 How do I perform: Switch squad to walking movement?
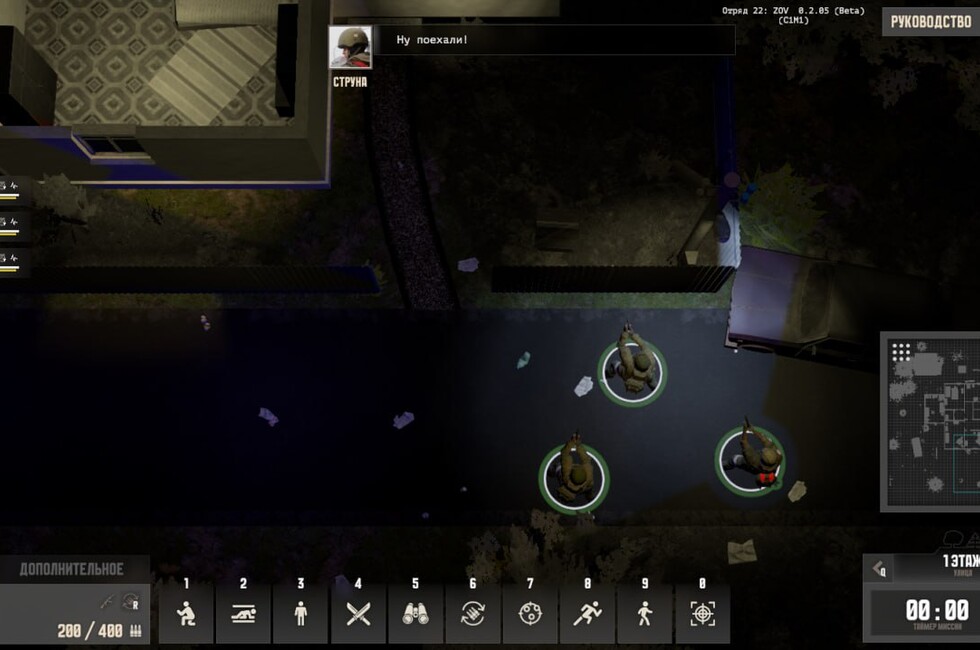click(x=645, y=614)
